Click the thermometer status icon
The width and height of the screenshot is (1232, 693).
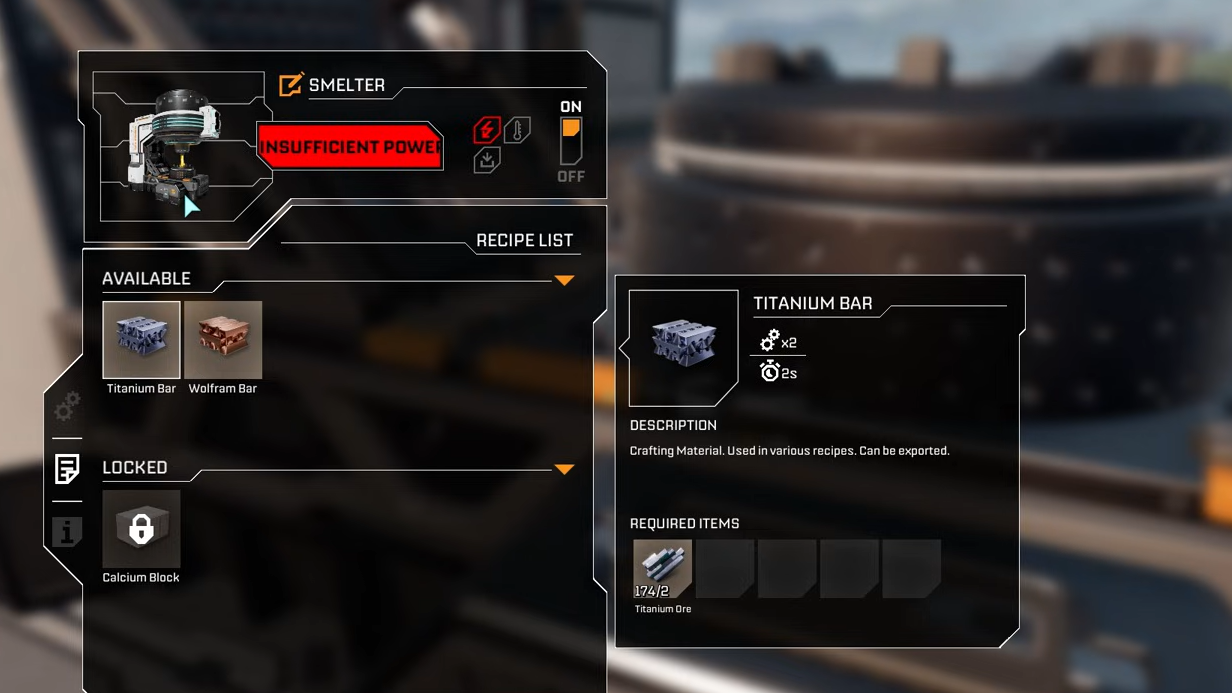(x=517, y=130)
